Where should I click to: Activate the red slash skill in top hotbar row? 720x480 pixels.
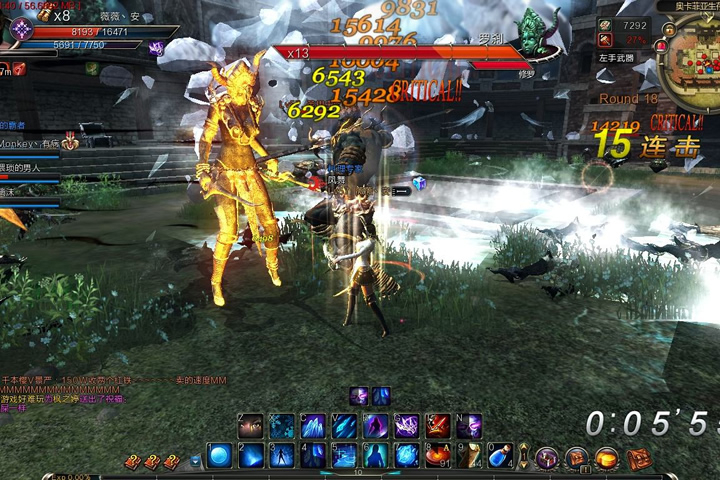[x=438, y=427]
